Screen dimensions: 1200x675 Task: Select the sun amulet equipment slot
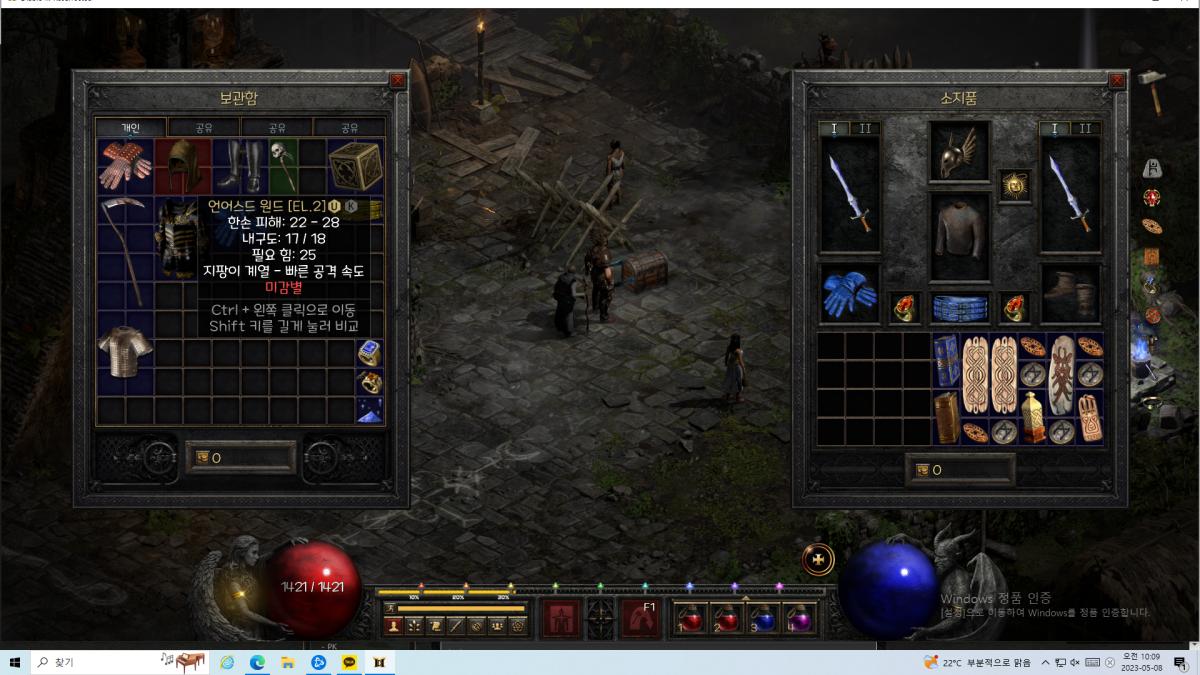click(1014, 186)
